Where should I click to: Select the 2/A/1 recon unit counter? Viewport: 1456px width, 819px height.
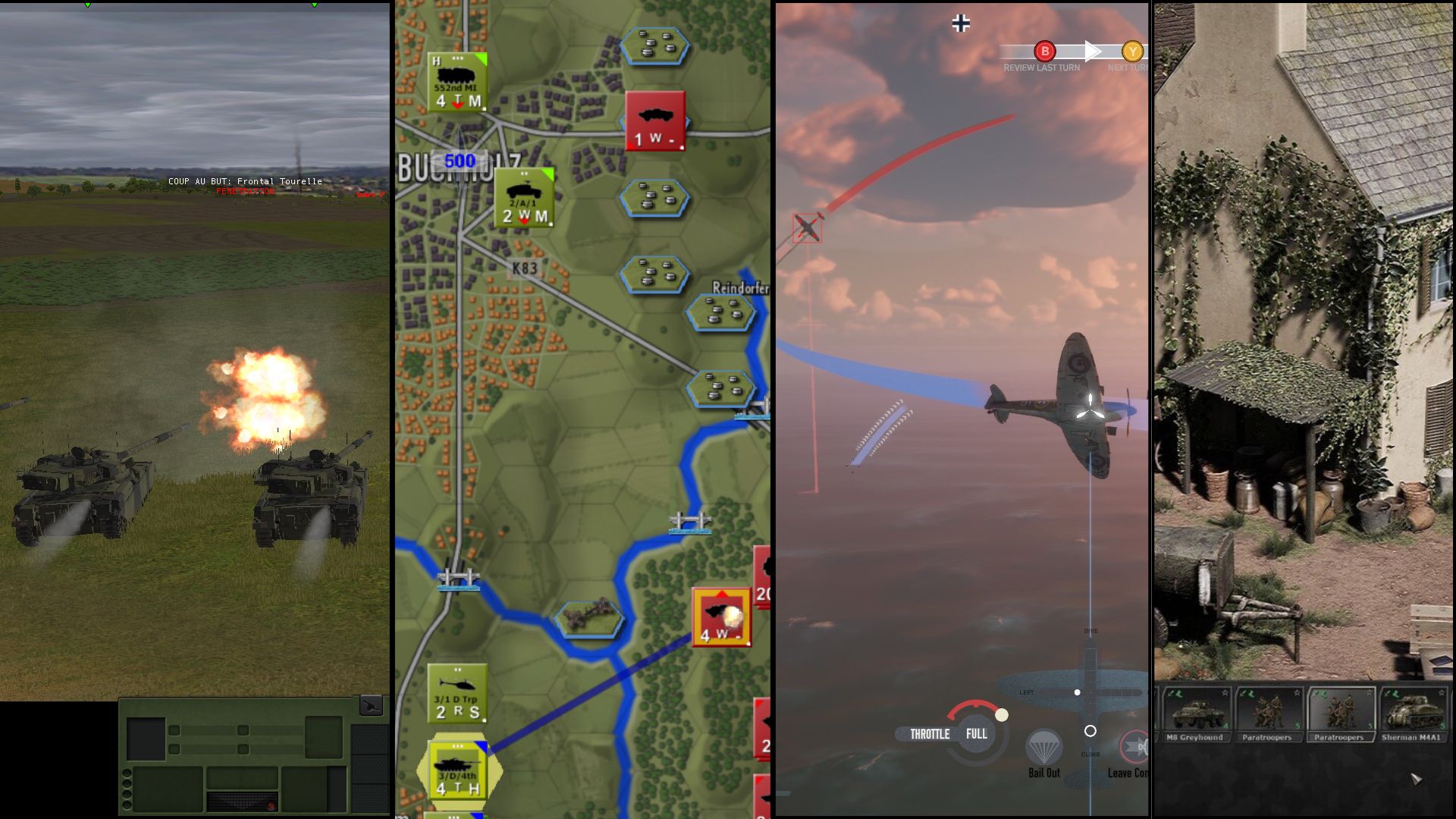click(524, 198)
